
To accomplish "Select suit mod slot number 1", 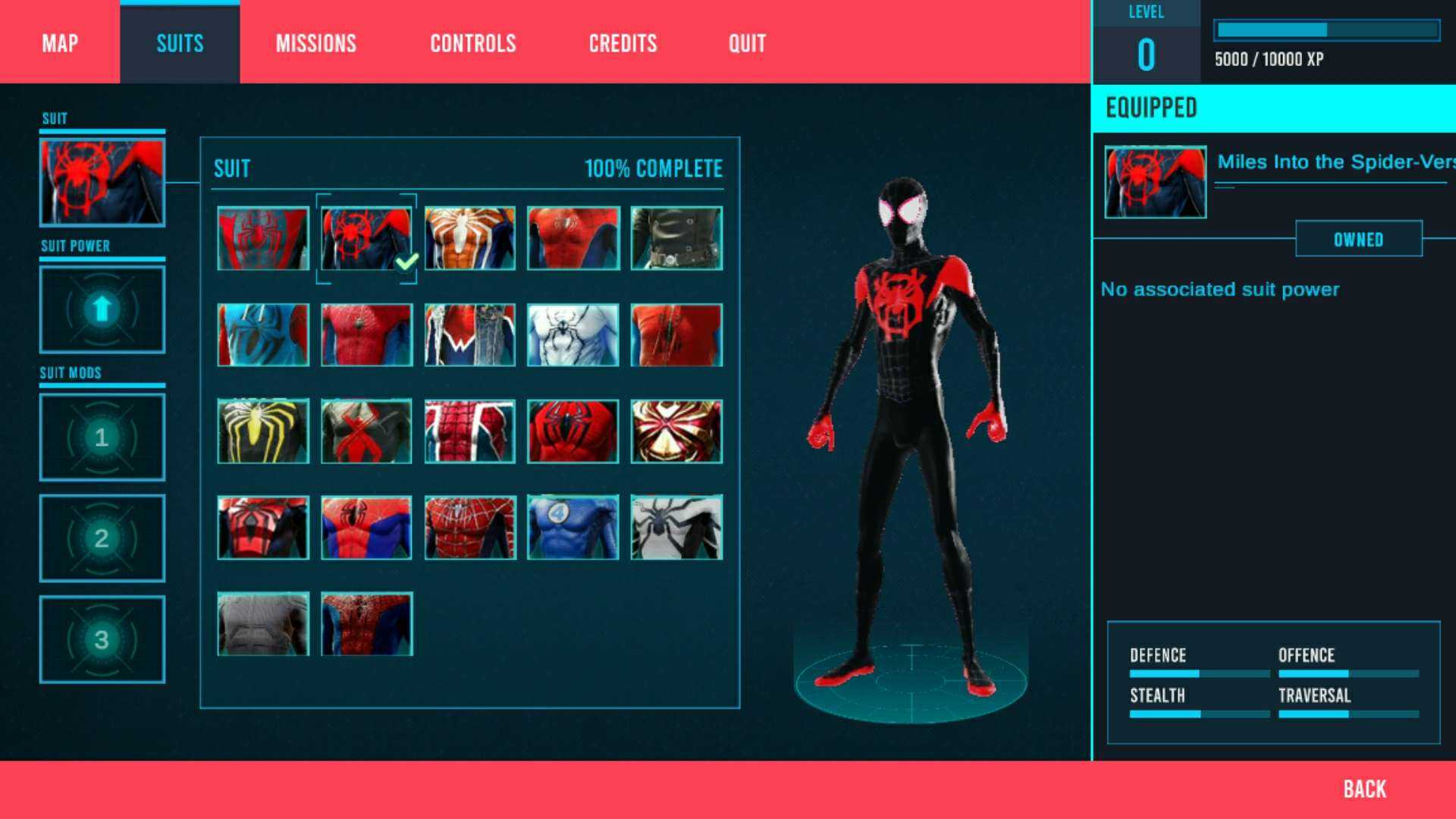I will point(102,437).
